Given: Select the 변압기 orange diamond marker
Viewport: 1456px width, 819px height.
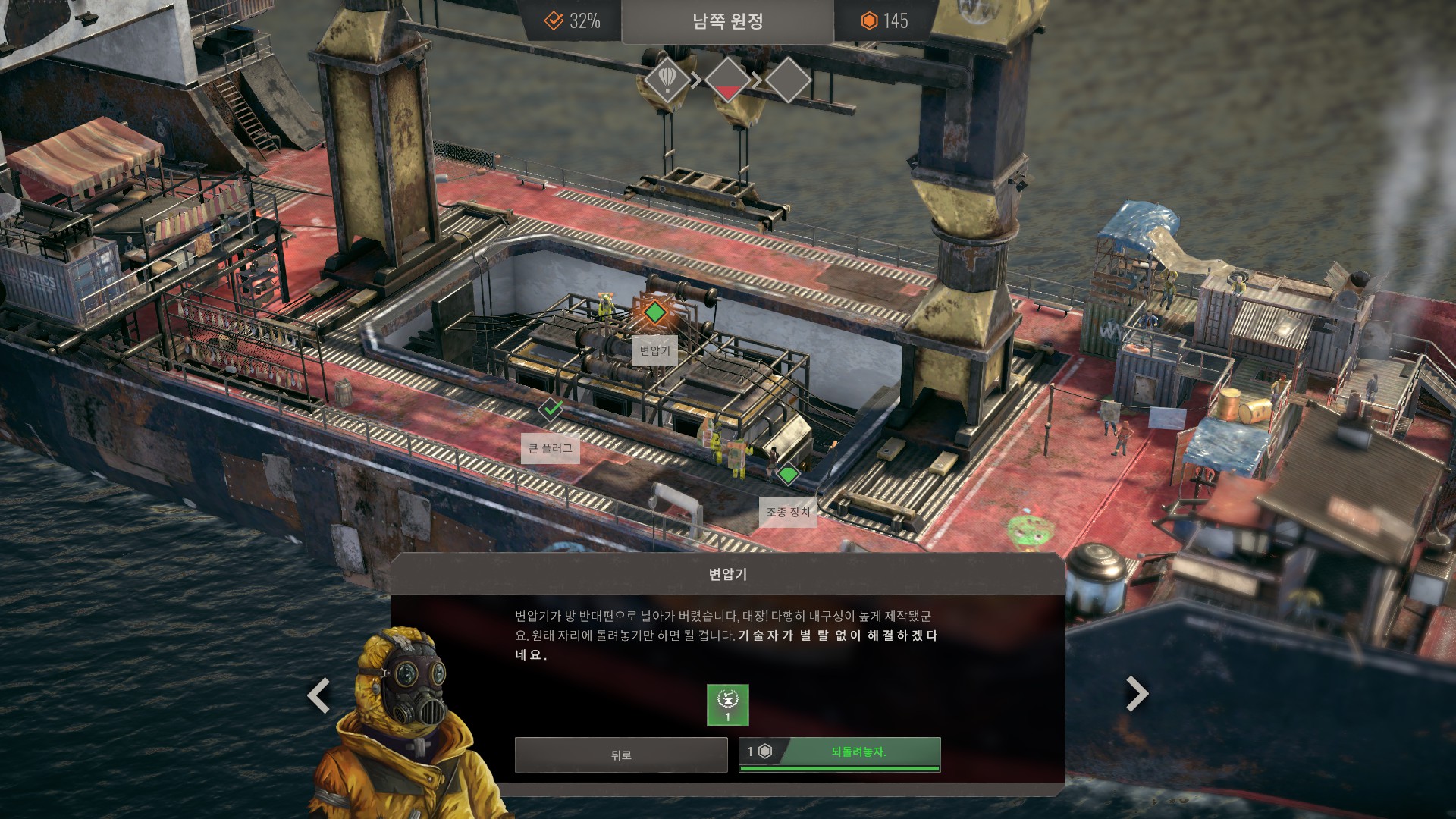Looking at the screenshot, I should (654, 312).
